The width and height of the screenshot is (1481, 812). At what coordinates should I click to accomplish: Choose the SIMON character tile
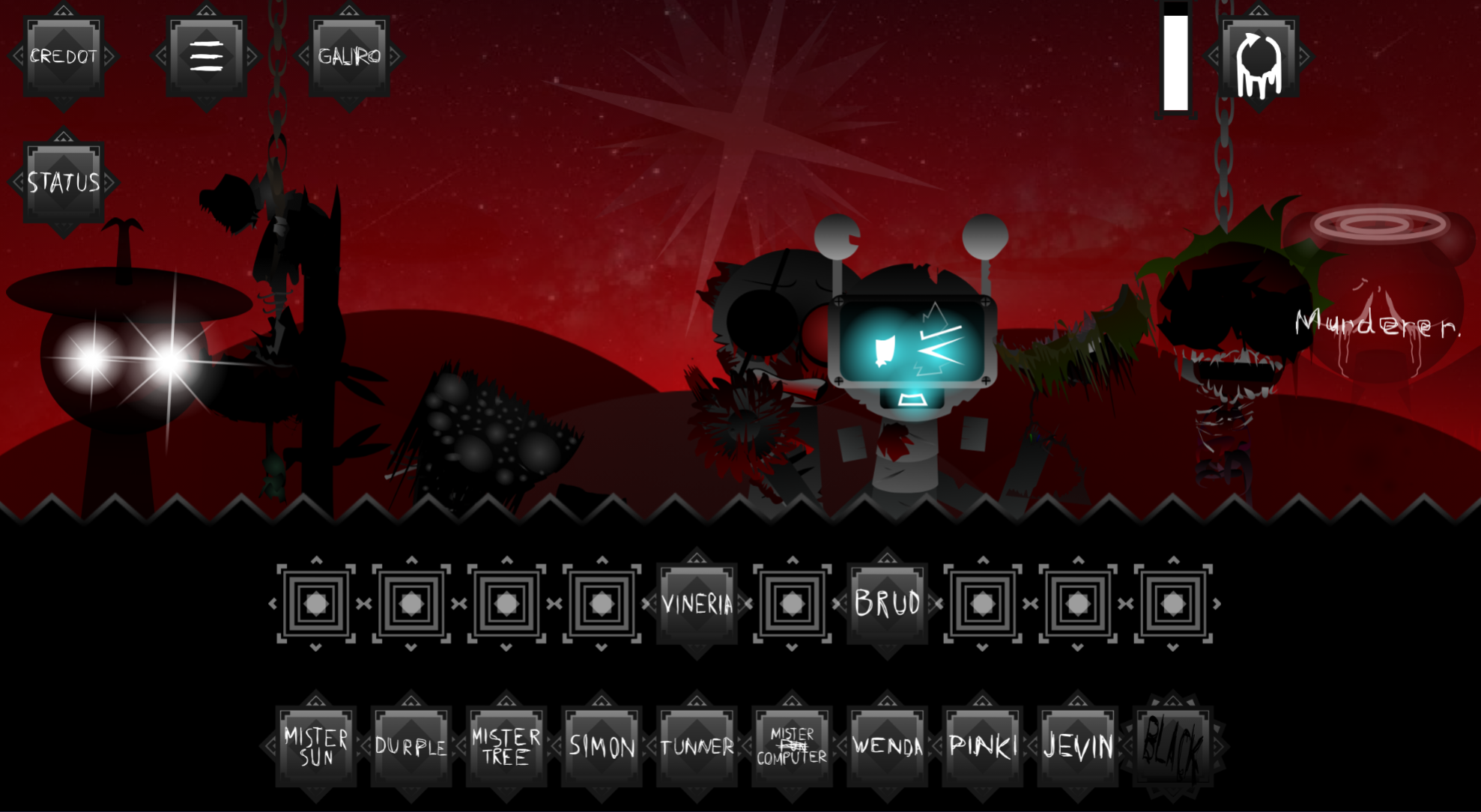602,746
